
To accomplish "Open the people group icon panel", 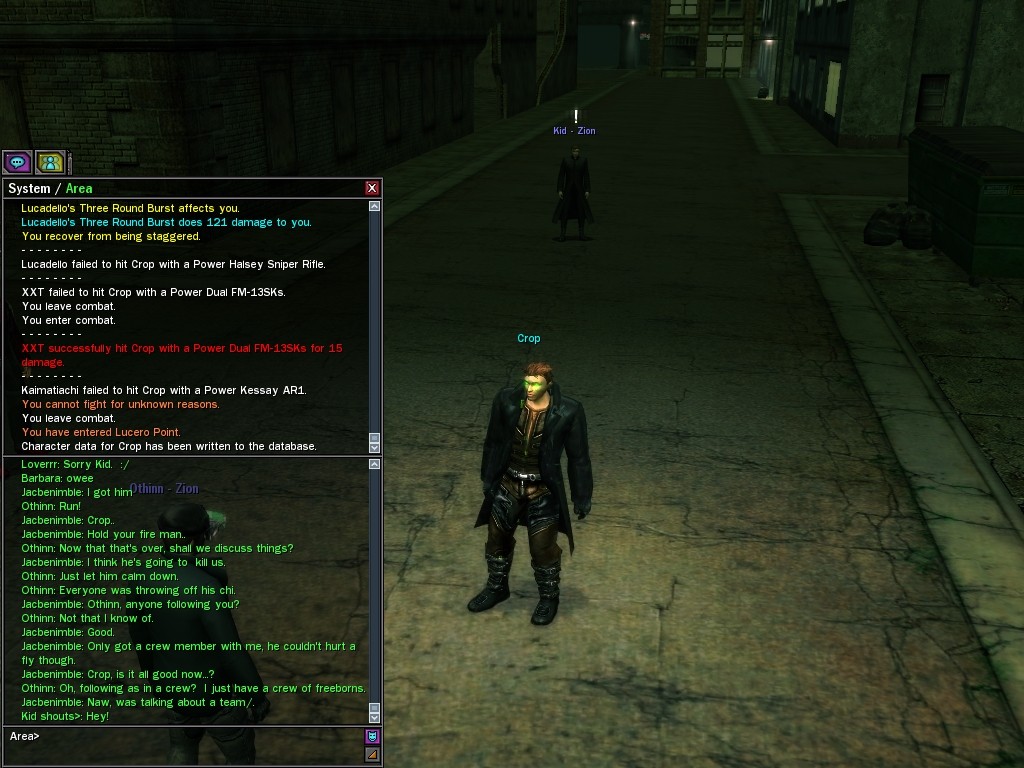I will [x=50, y=162].
